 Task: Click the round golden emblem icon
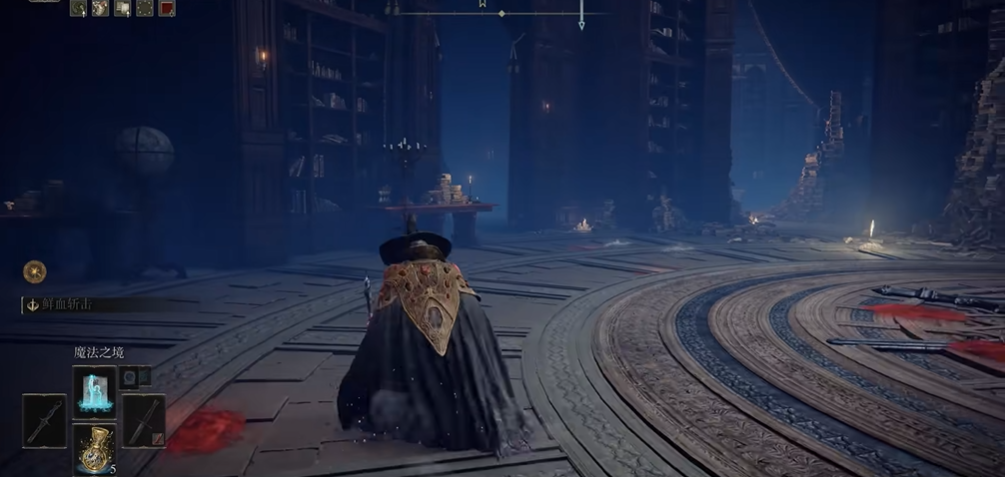(x=35, y=271)
